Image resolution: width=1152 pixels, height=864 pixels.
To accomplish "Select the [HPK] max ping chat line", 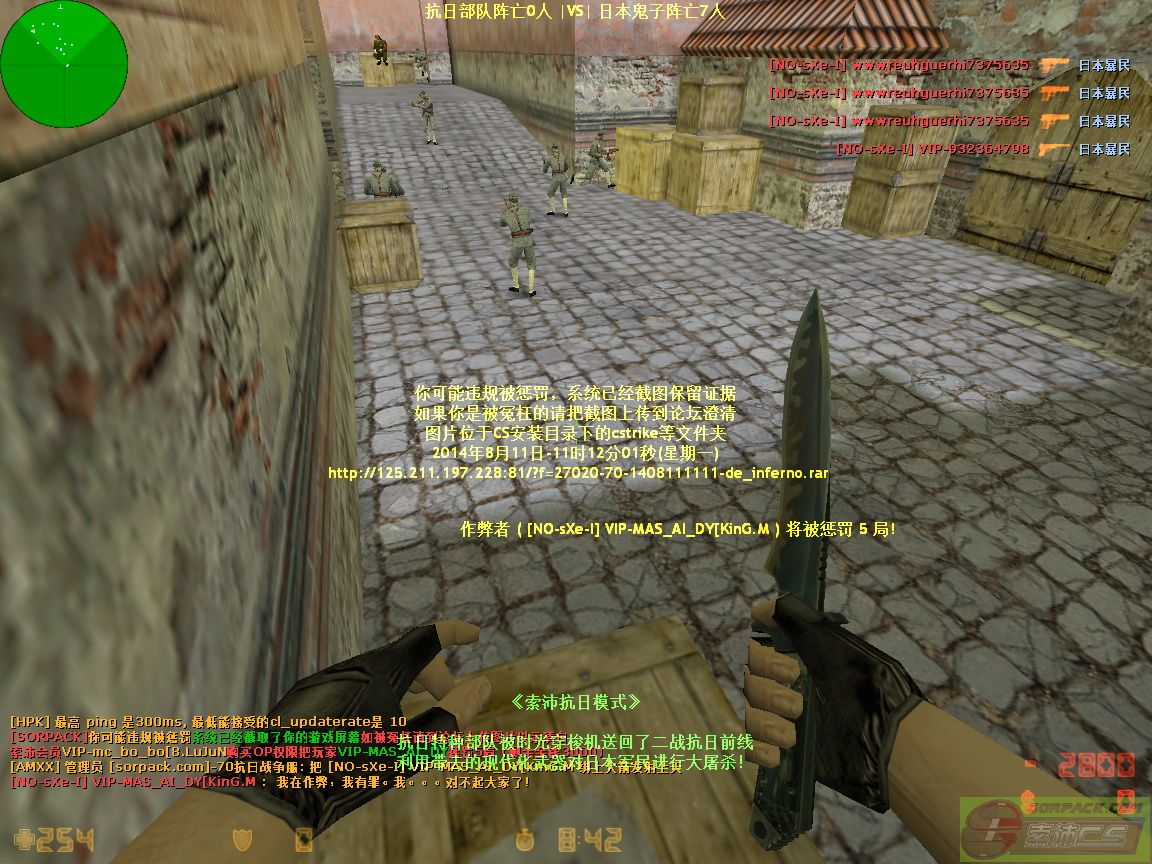I will coord(208,721).
